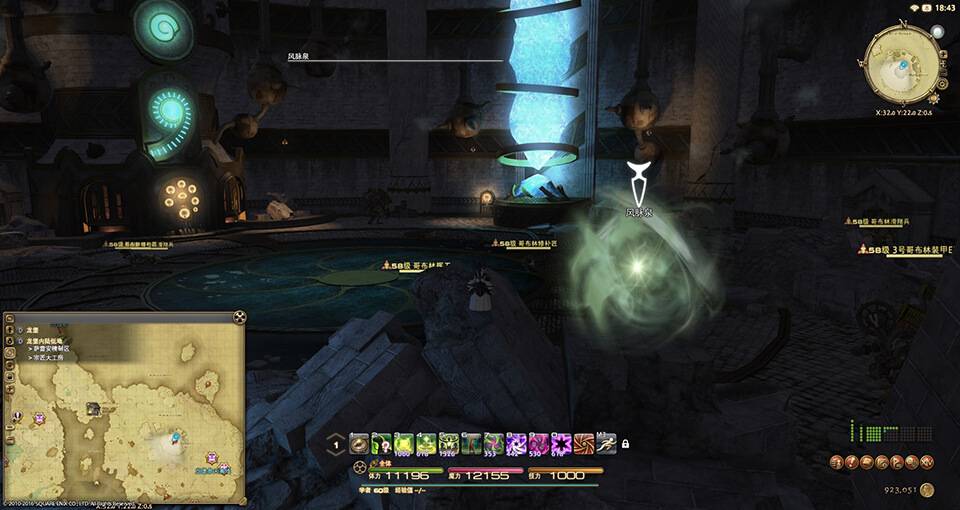Click the party formation icon beside the HP bar

point(359,467)
